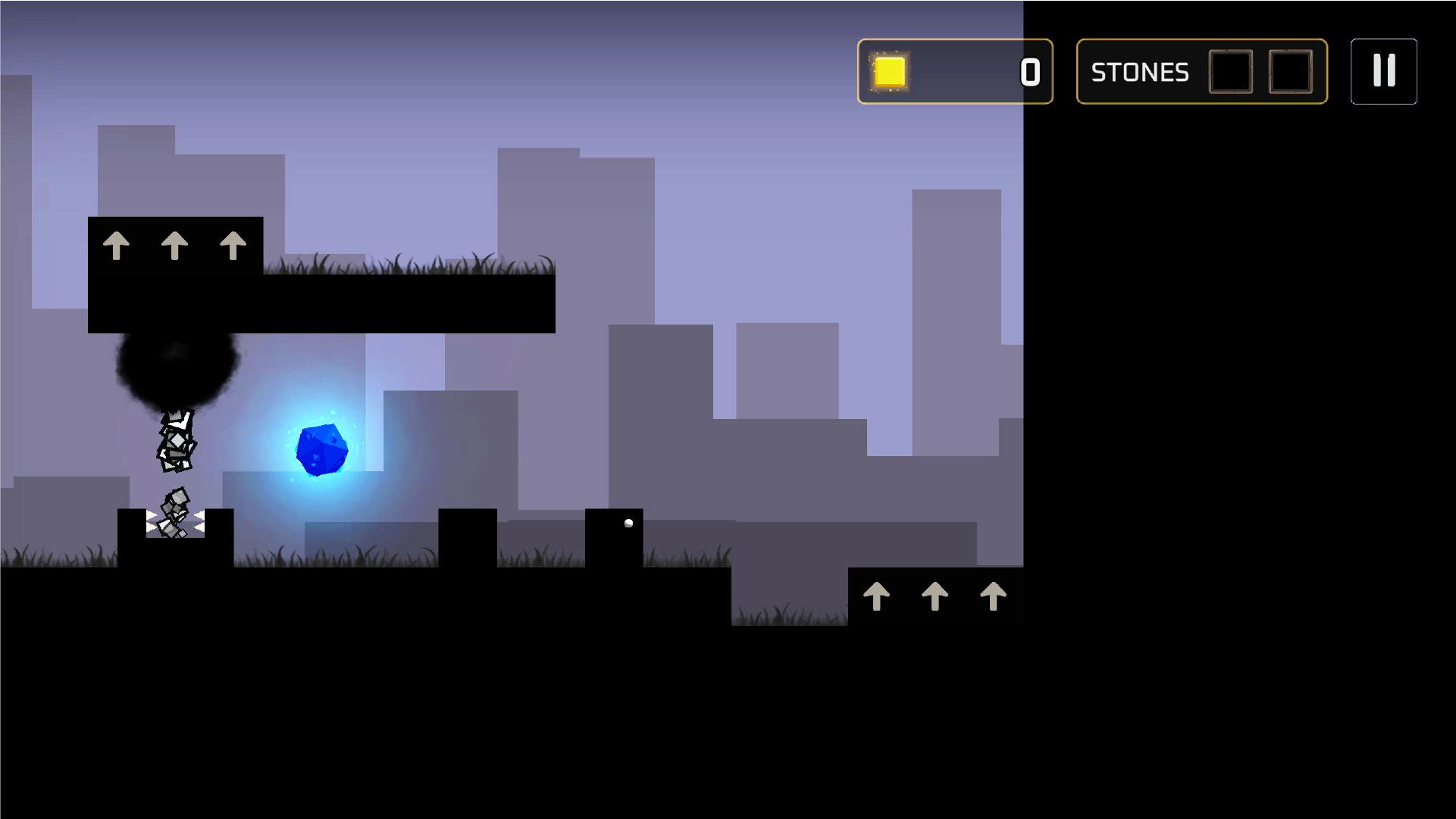This screenshot has width=1456, height=819.
Task: Click the middle upward arrow on top platform
Action: tap(176, 245)
